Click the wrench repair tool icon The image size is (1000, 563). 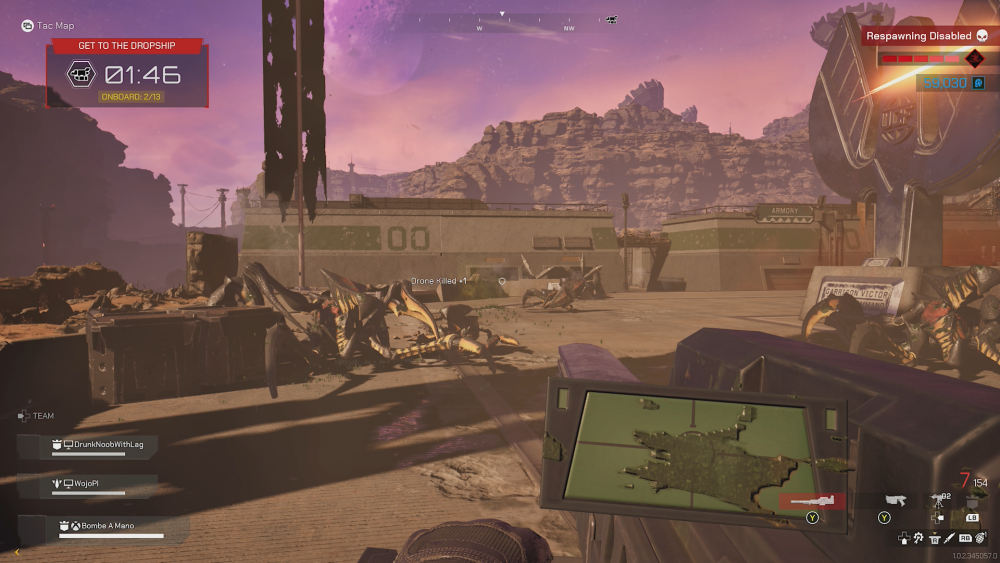(x=917, y=538)
